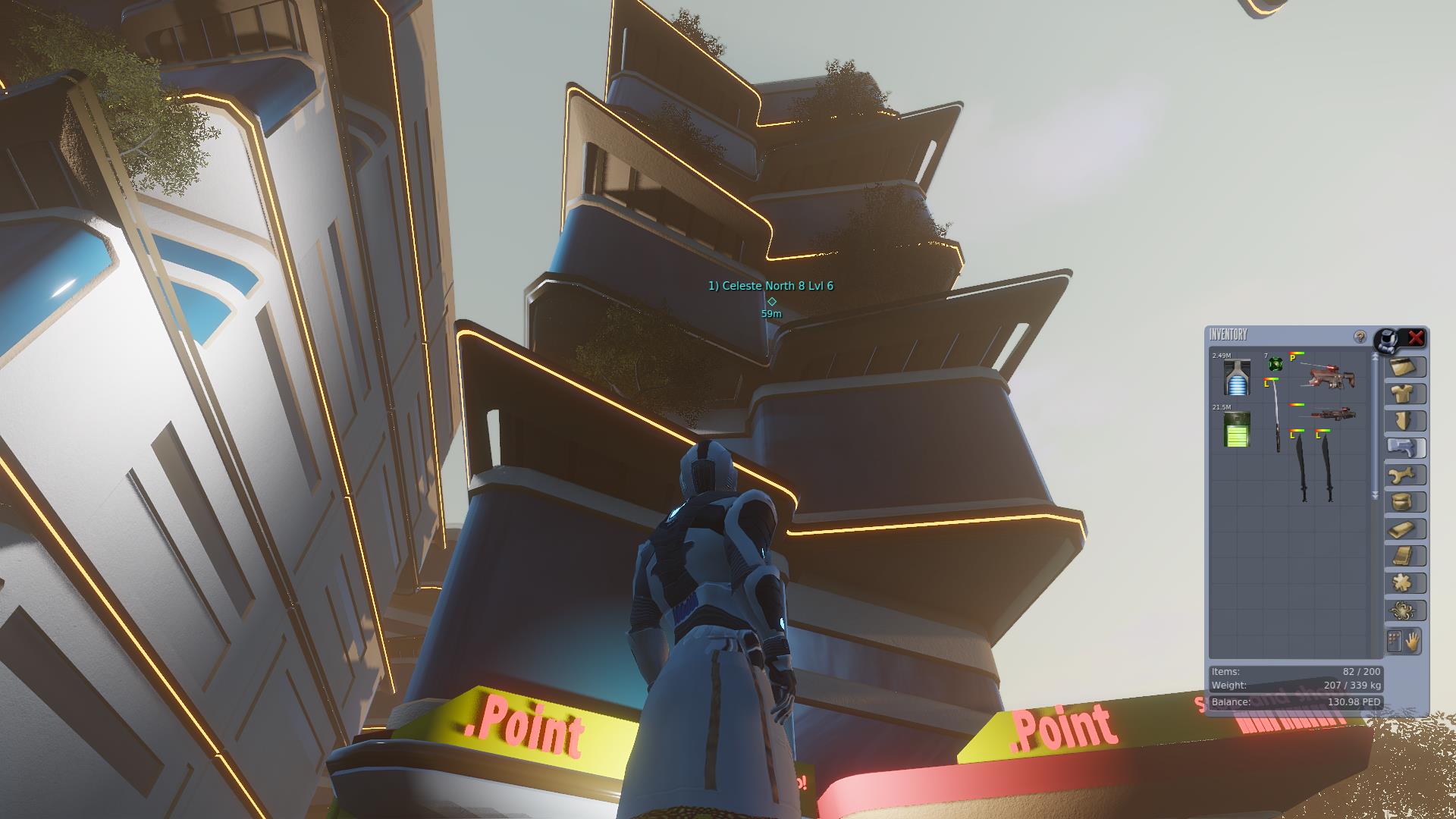Image resolution: width=1456 pixels, height=819 pixels.
Task: Toggle the grid and hand view button
Action: click(1404, 642)
